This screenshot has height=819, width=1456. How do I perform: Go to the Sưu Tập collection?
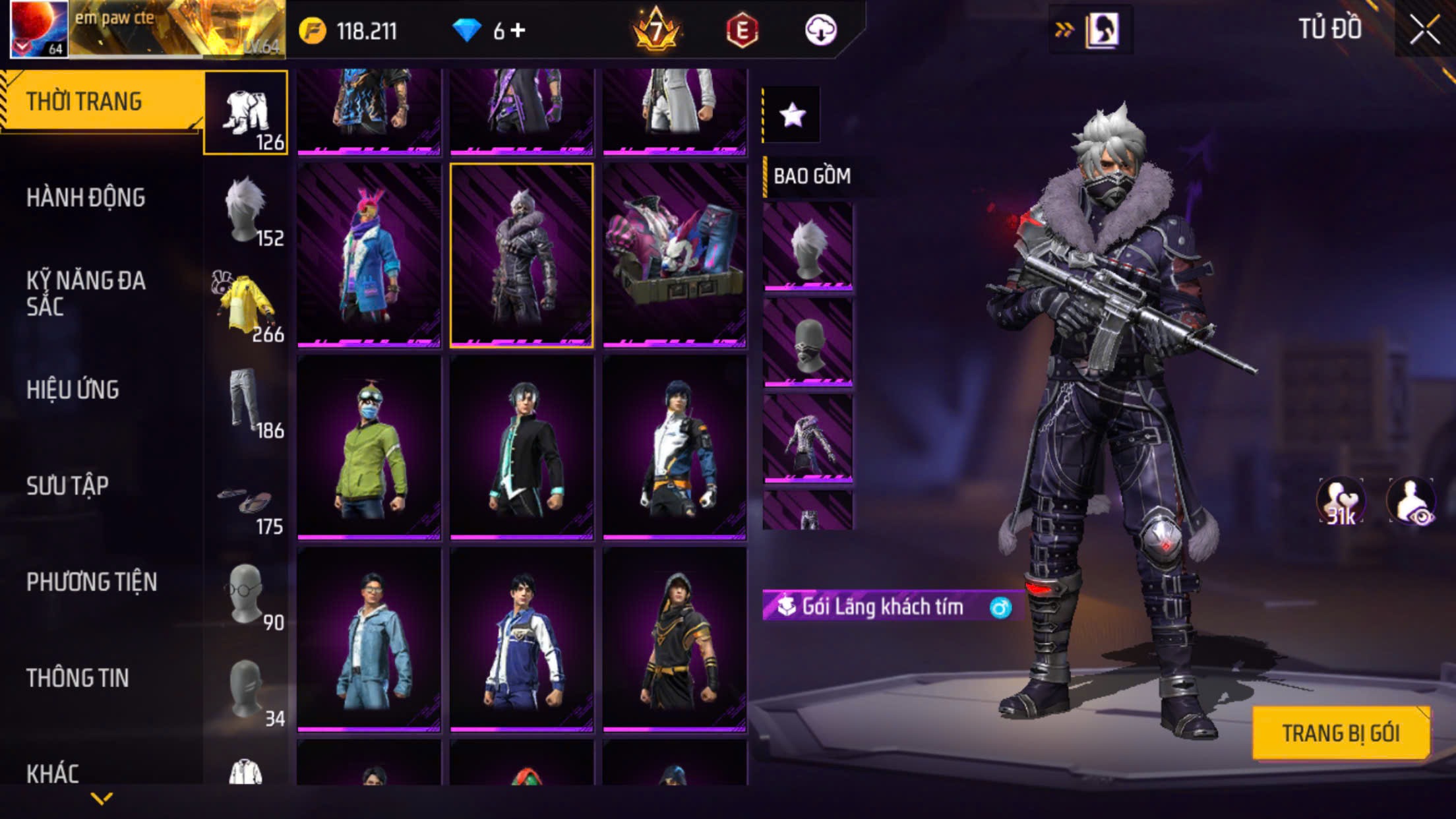(67, 486)
